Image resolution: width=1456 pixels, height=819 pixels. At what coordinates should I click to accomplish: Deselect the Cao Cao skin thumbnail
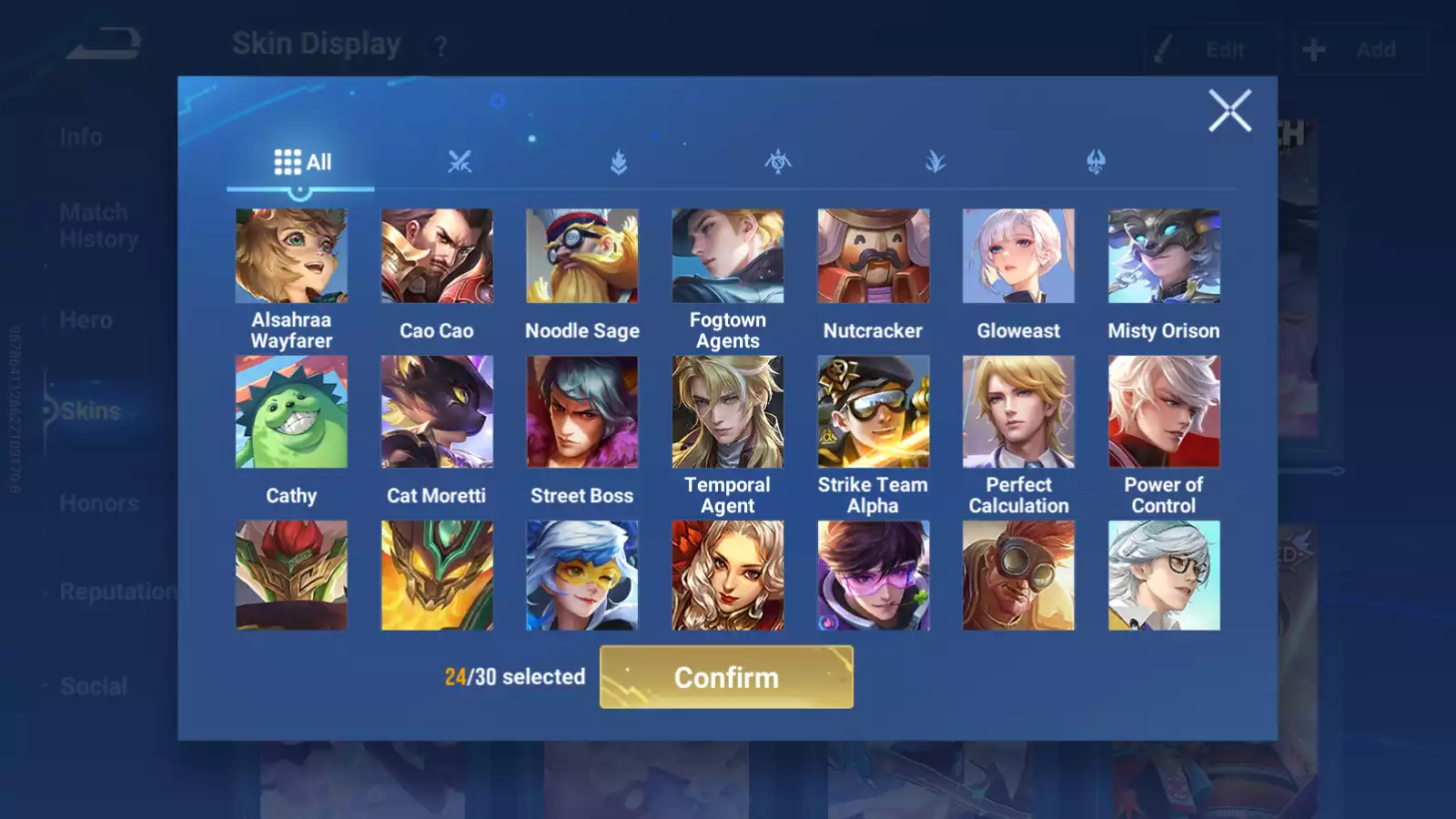pos(437,256)
